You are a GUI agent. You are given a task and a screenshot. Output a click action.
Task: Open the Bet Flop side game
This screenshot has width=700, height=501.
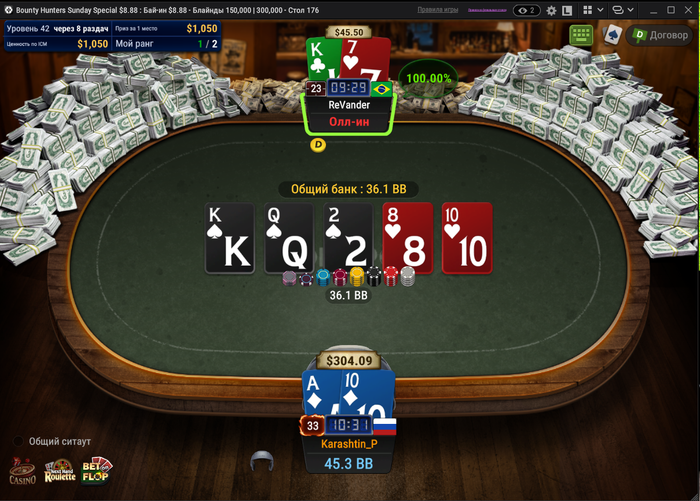click(97, 471)
